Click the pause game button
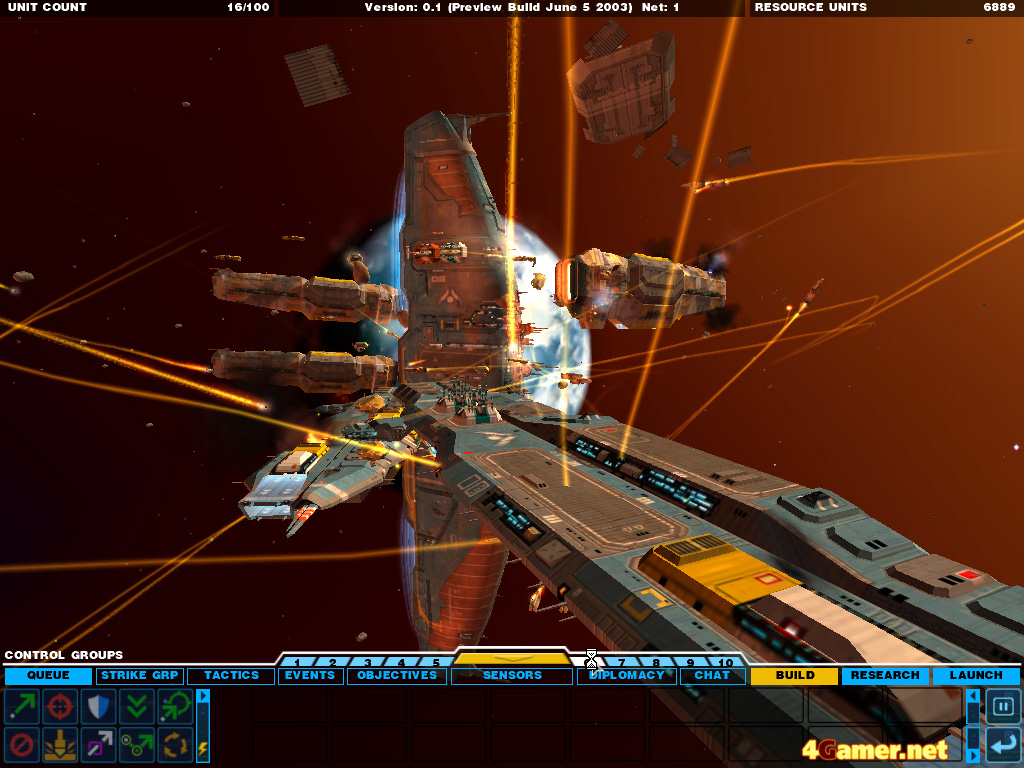The height and width of the screenshot is (768, 1024). pyautogui.click(x=1003, y=707)
